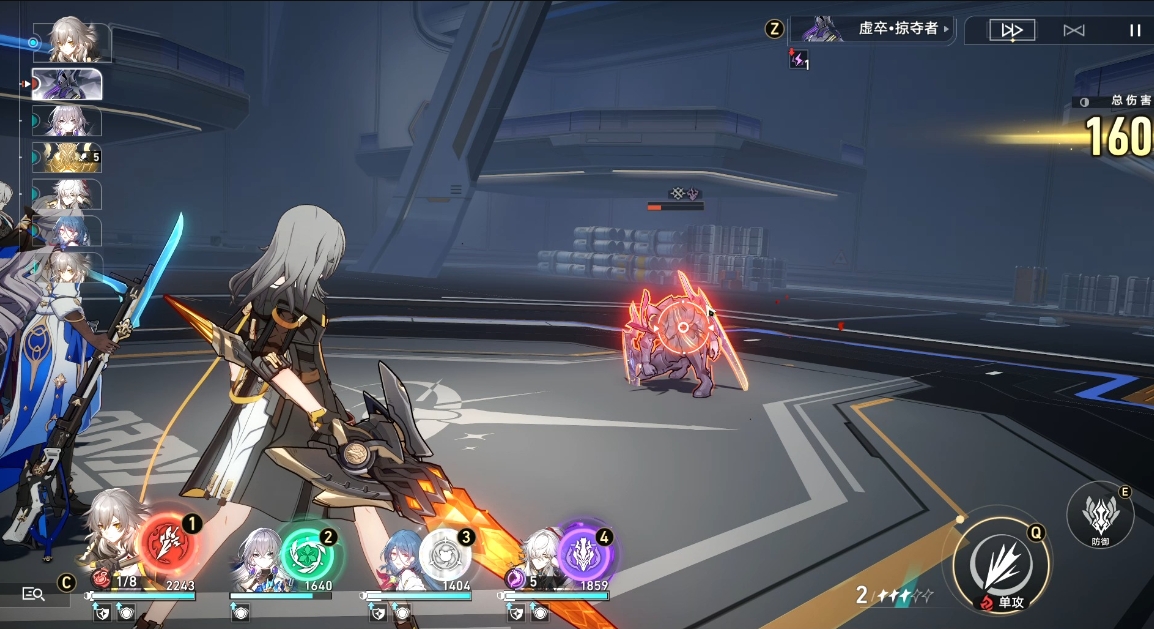Select the golden portrait marked 5 in turn order

(67, 157)
